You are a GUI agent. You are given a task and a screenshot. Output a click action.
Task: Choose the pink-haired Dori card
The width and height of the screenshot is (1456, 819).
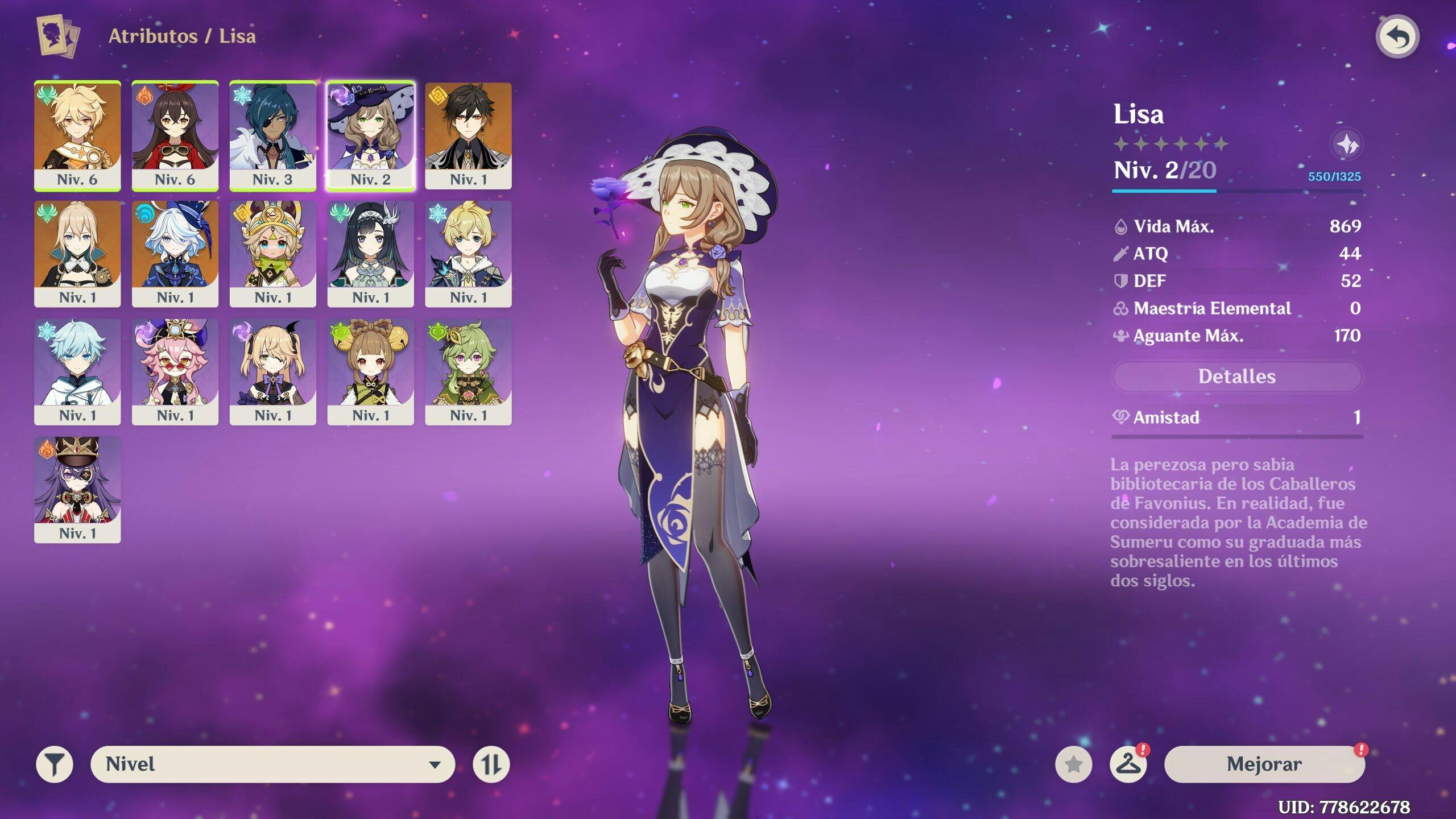point(175,371)
